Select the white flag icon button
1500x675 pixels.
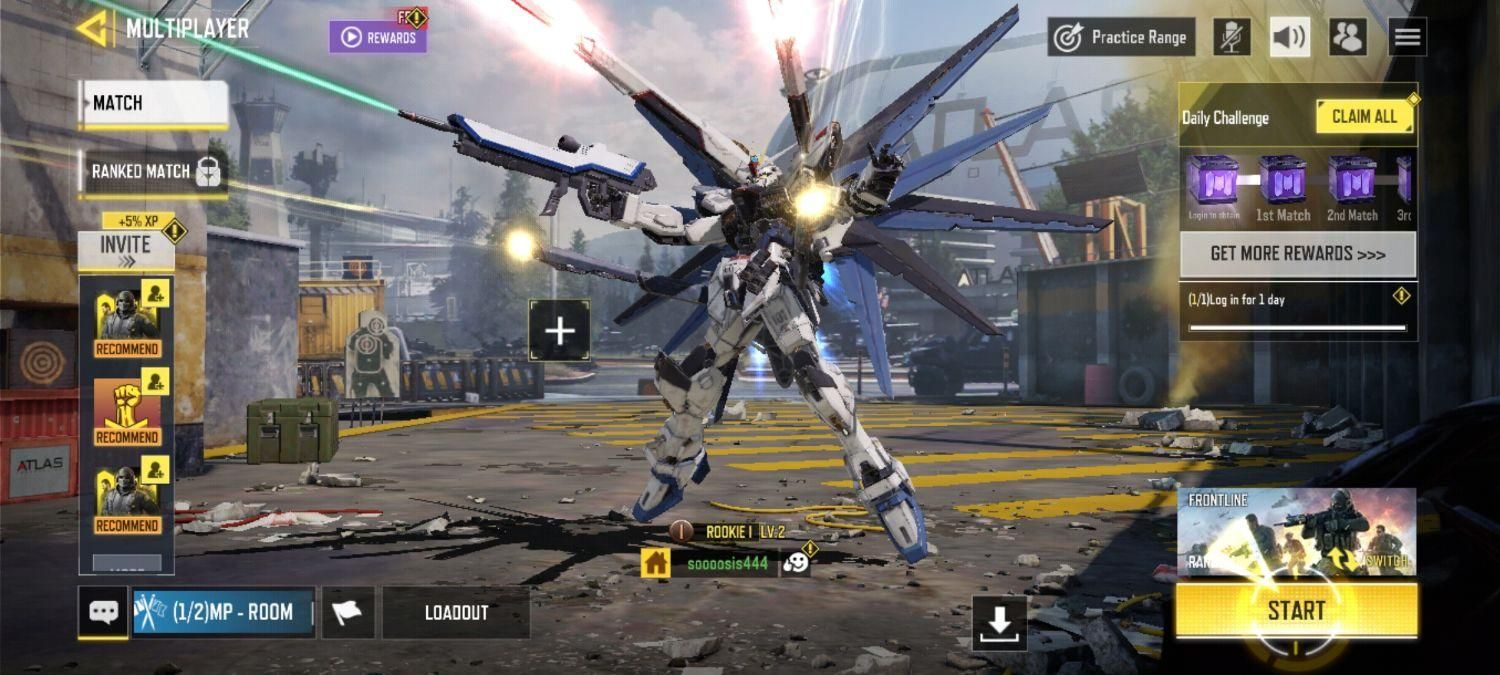coord(347,613)
